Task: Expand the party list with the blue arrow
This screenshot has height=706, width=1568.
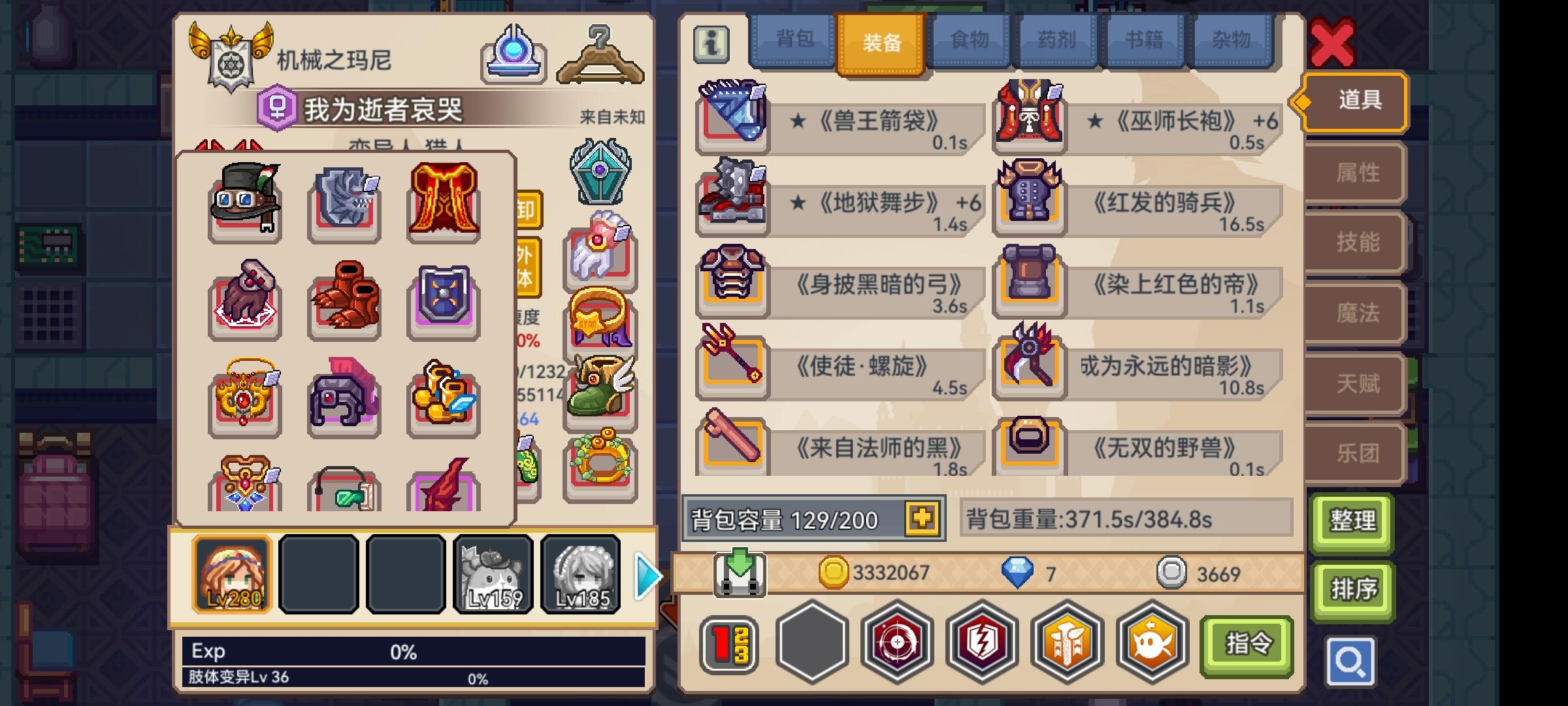Action: pos(646,574)
